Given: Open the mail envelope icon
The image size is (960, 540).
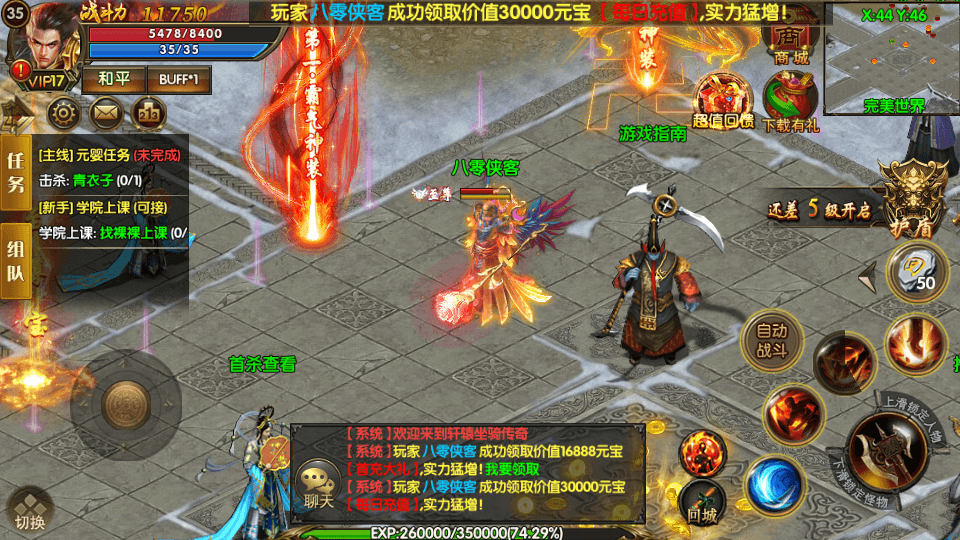Looking at the screenshot, I should click(106, 112).
